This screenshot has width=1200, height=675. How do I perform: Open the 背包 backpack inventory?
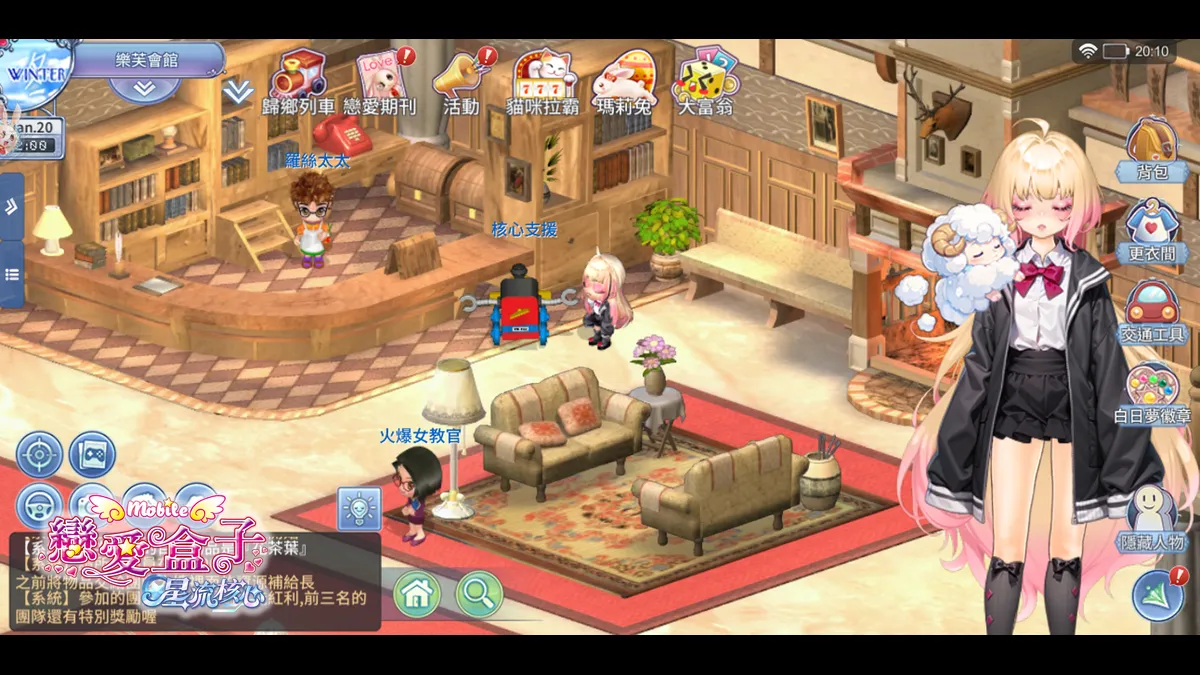[x=1153, y=147]
